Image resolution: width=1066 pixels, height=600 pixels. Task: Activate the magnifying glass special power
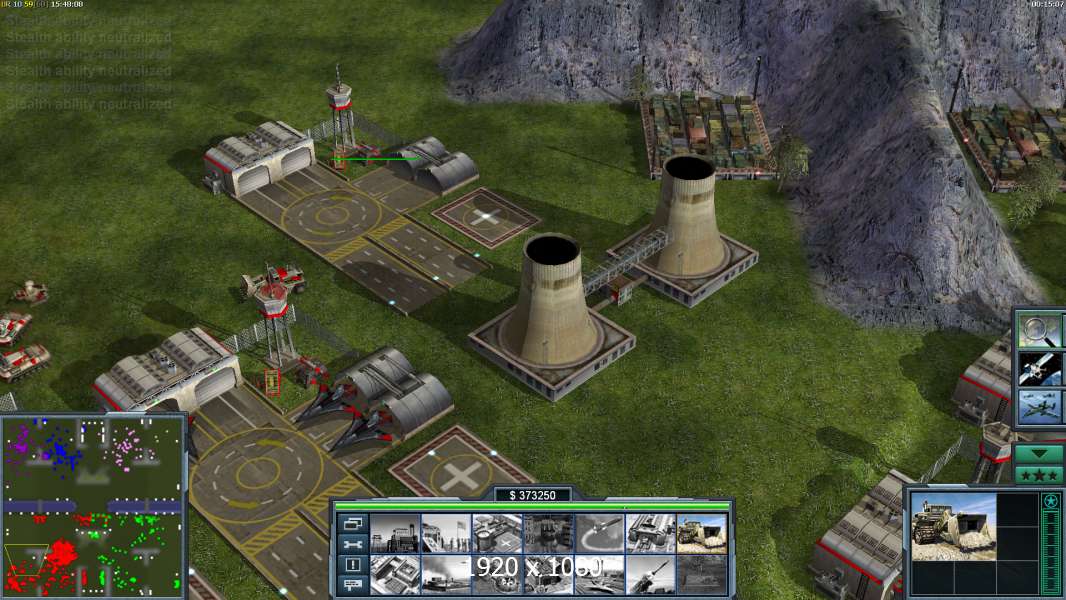[1039, 330]
